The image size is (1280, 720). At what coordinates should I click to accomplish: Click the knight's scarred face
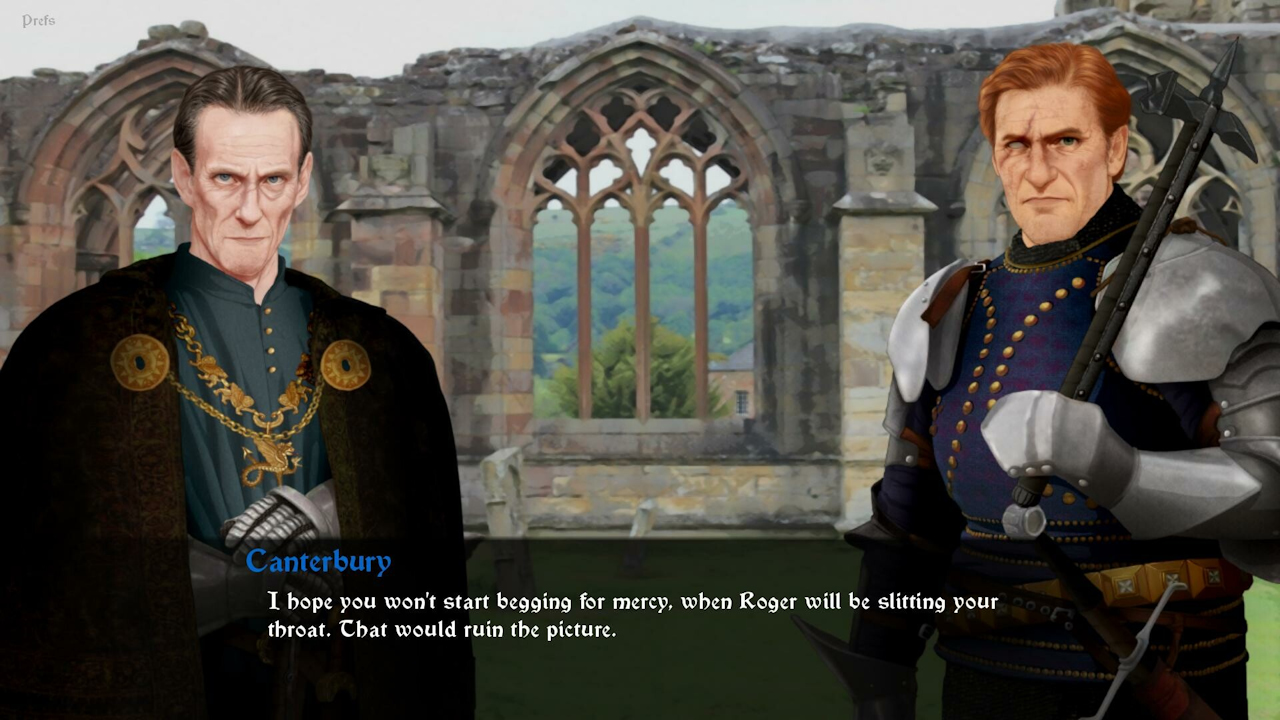1050,160
